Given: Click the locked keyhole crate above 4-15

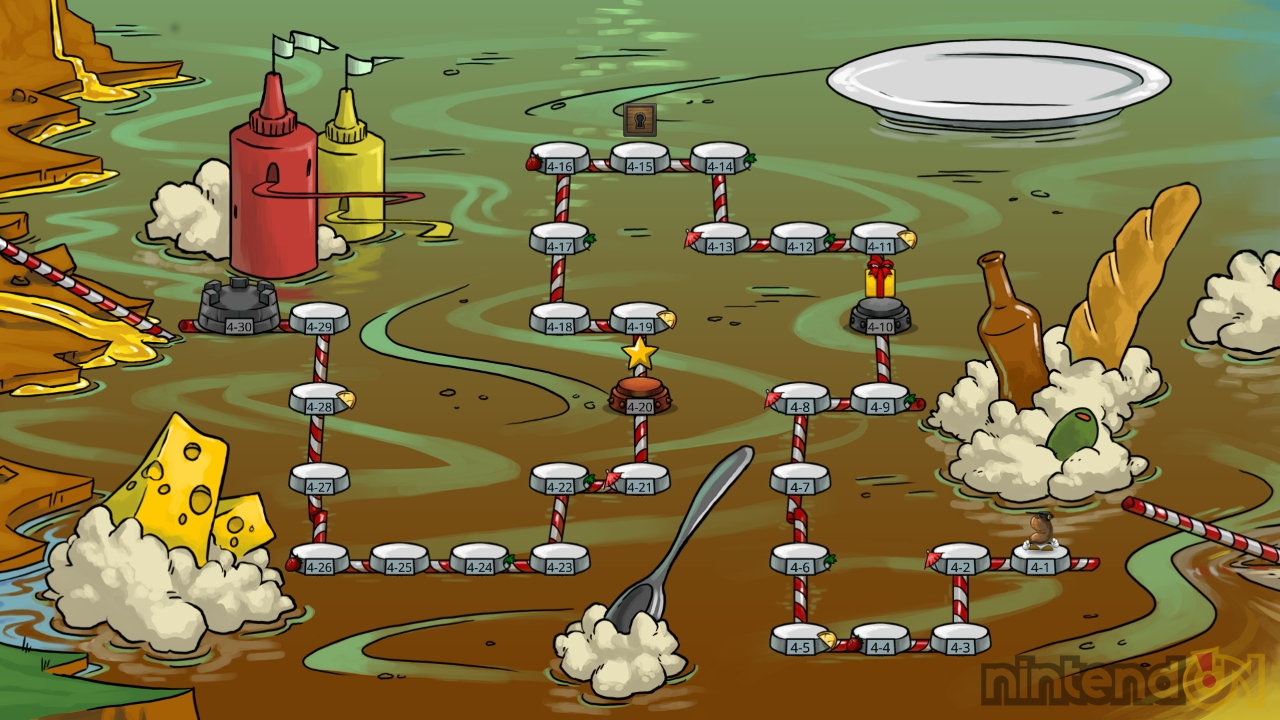Looking at the screenshot, I should (640, 120).
